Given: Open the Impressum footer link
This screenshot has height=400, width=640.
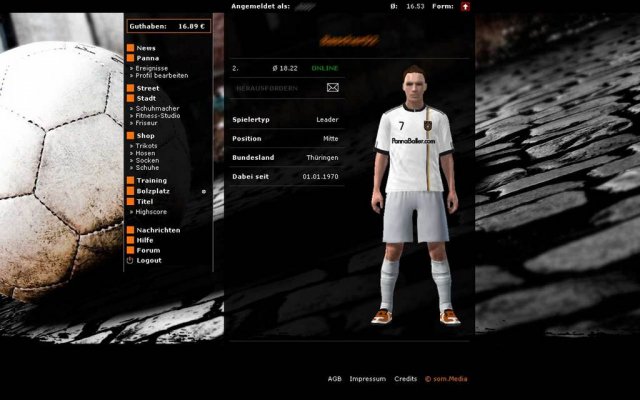Looking at the screenshot, I should 367,379.
